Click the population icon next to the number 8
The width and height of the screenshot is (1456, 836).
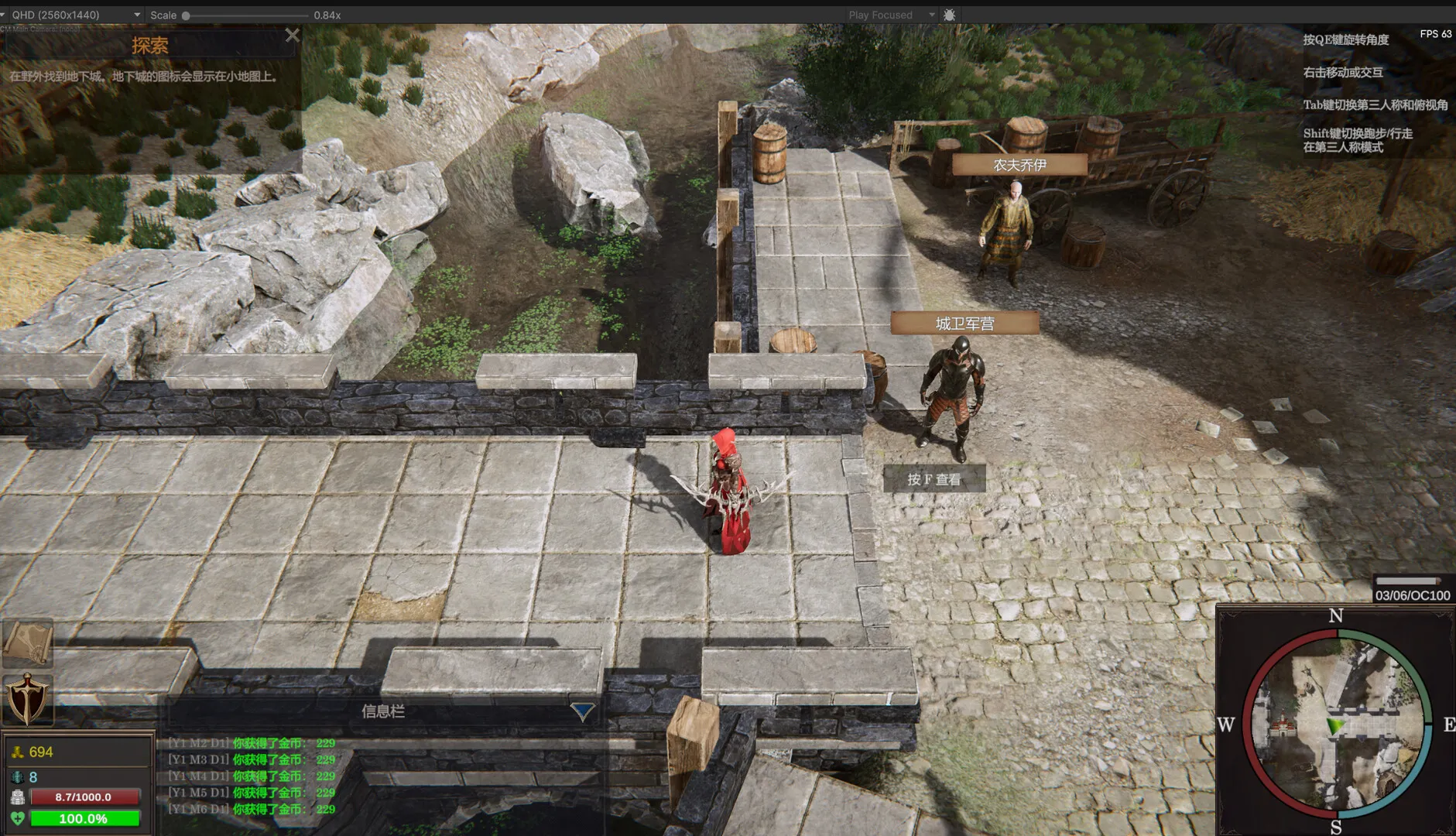click(x=16, y=776)
